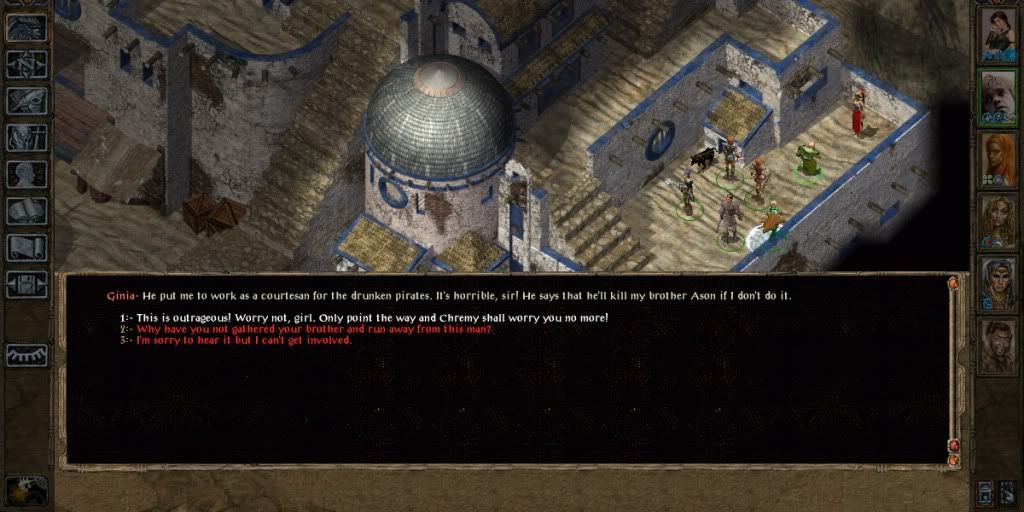
Task: Open the options from the floppy disk icon
Action: (27, 284)
